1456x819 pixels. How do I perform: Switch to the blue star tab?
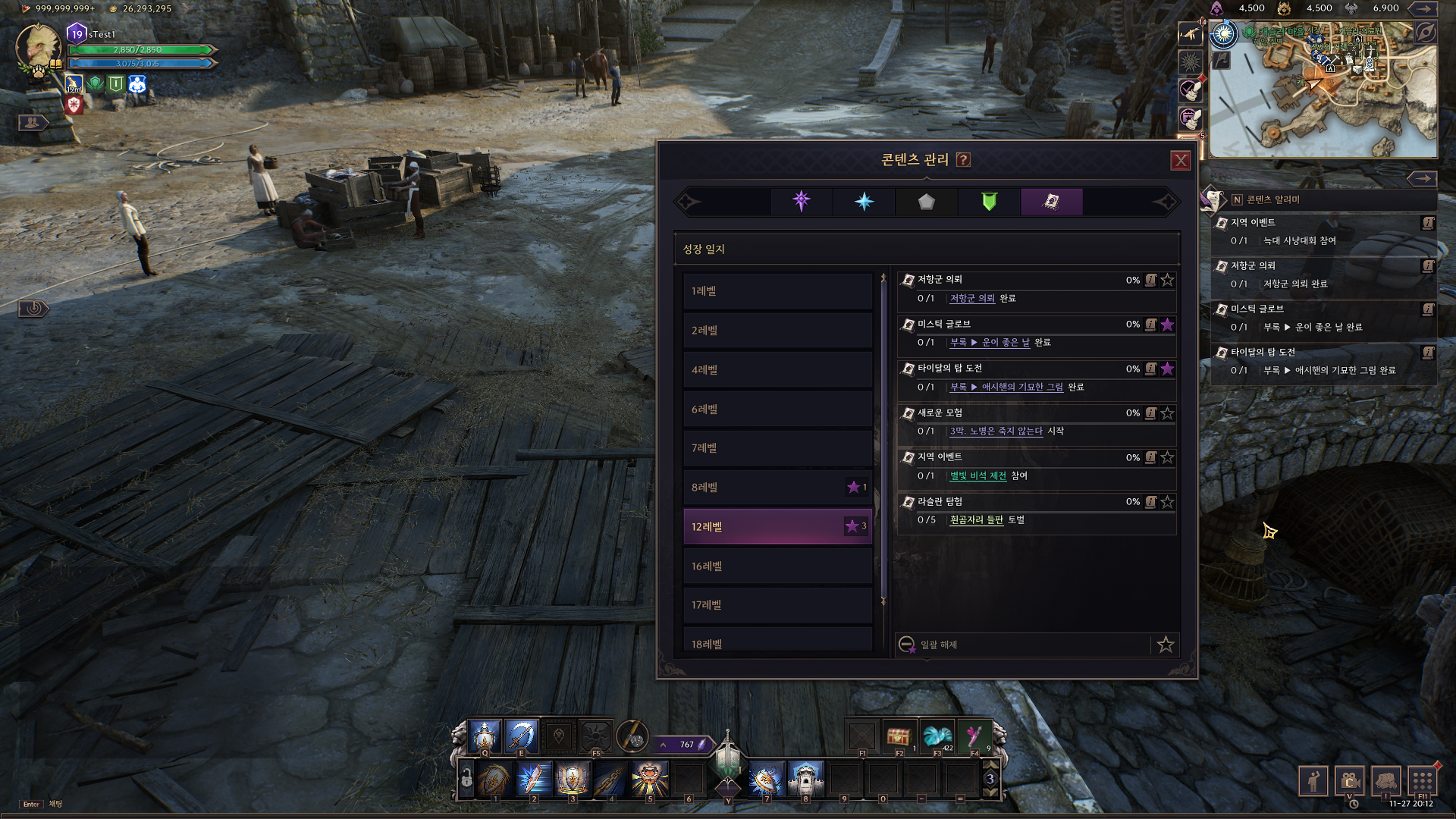864,202
